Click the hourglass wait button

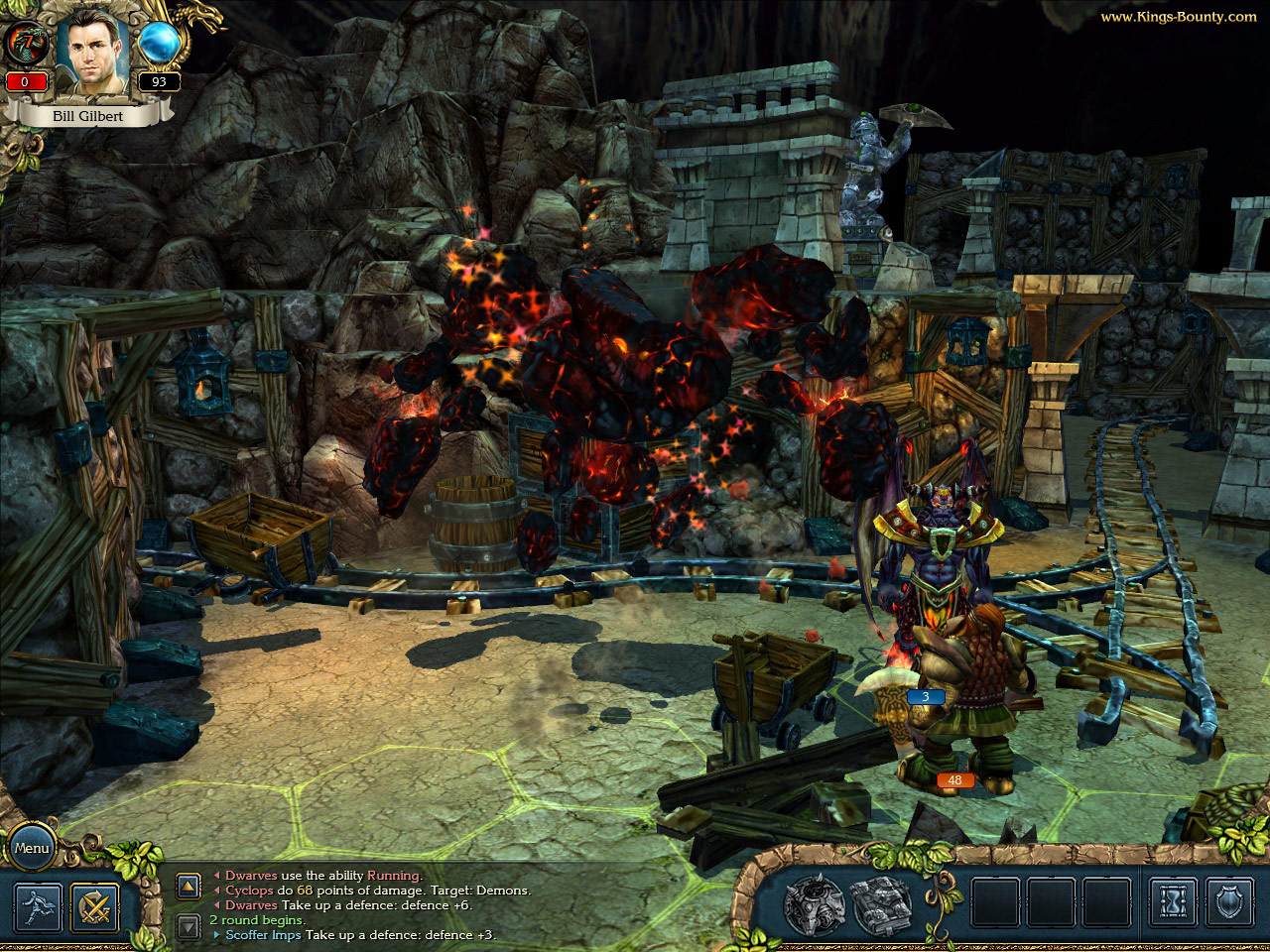tap(1173, 903)
